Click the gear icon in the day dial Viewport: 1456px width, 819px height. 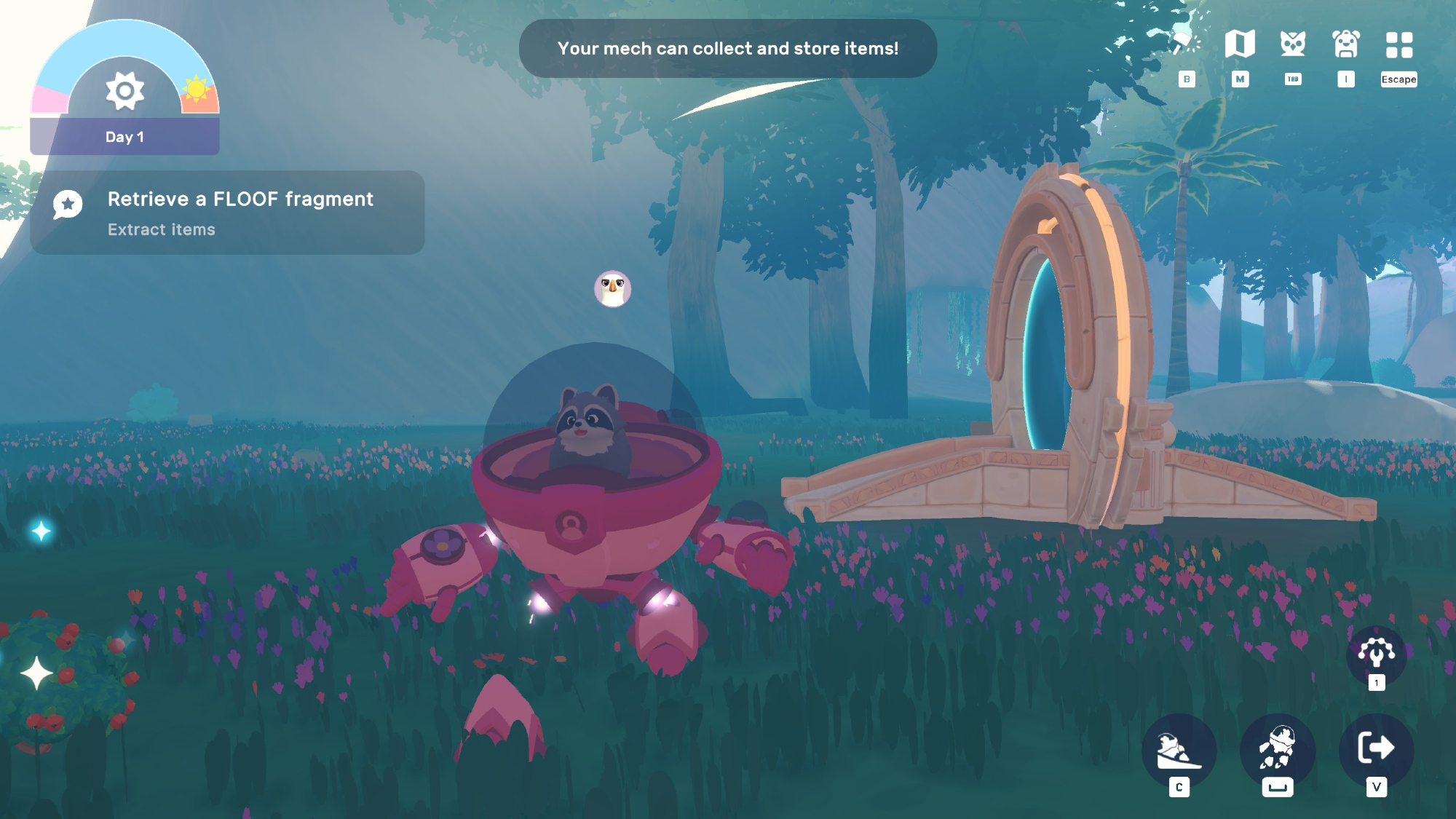[124, 91]
